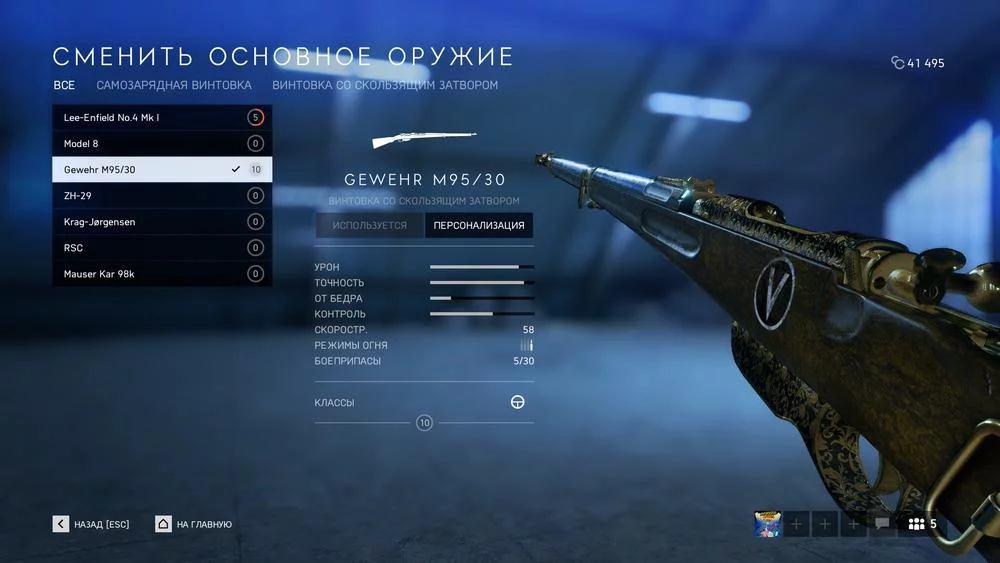Select the RSC rifle entry

tap(161, 248)
